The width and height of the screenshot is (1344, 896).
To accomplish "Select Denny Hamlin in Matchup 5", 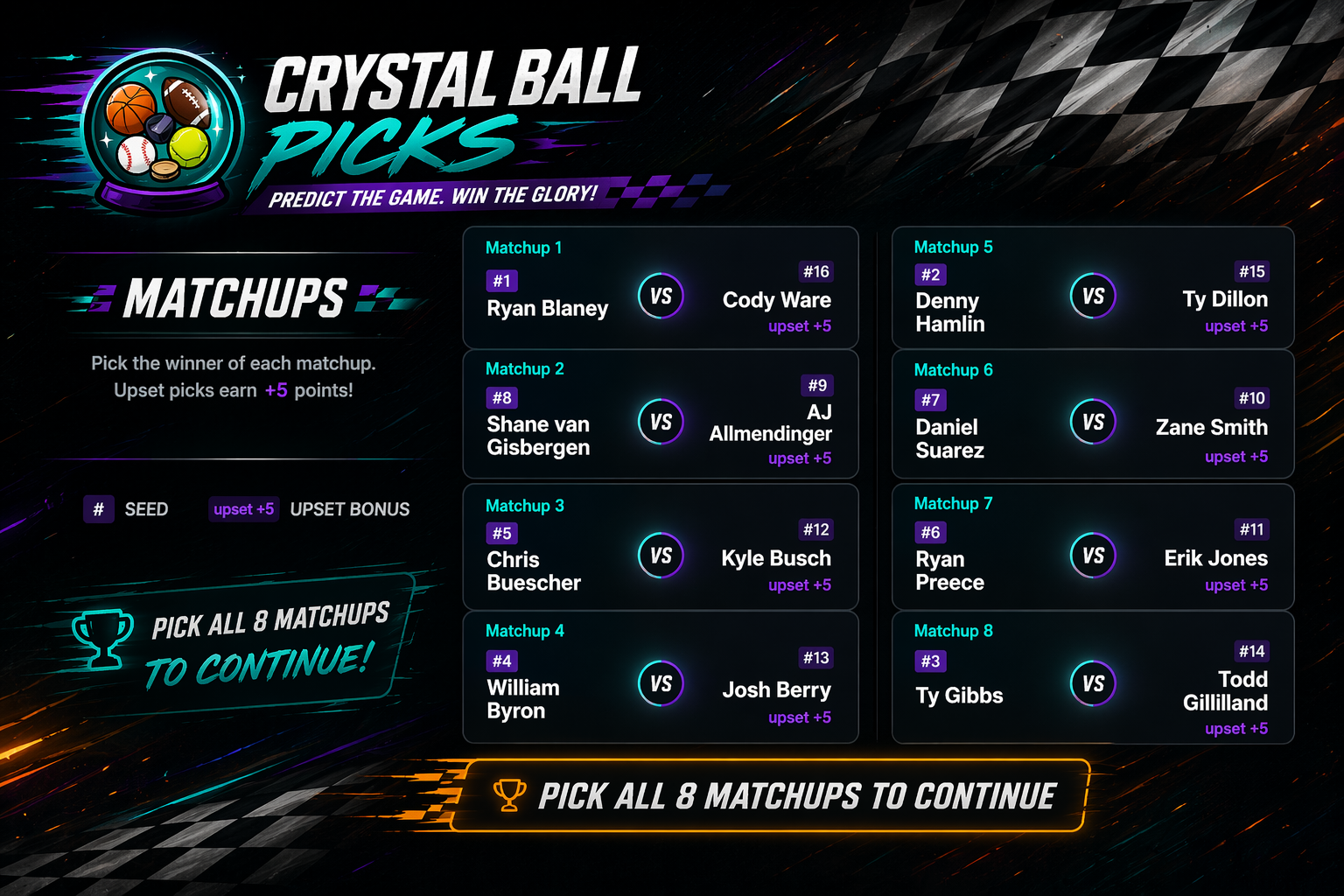I will coord(950,312).
